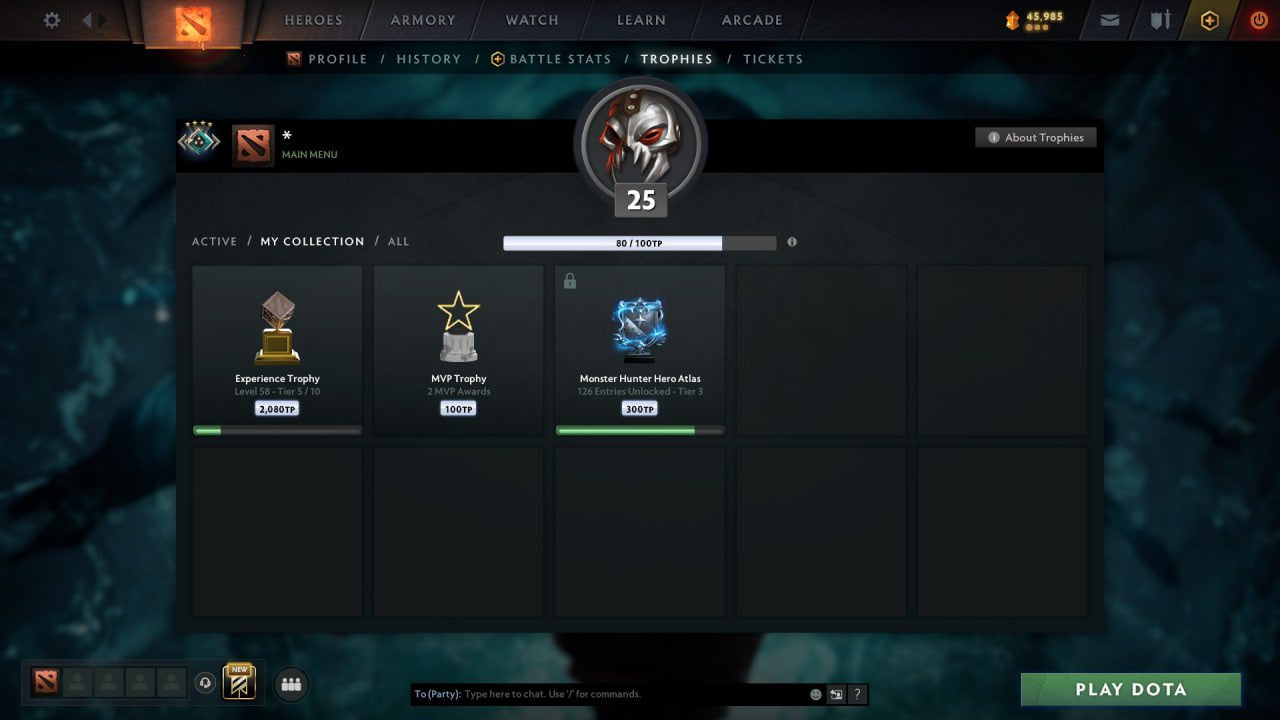Screen dimensions: 1280x720
Task: Open the ARCADE menu
Action: point(750,20)
